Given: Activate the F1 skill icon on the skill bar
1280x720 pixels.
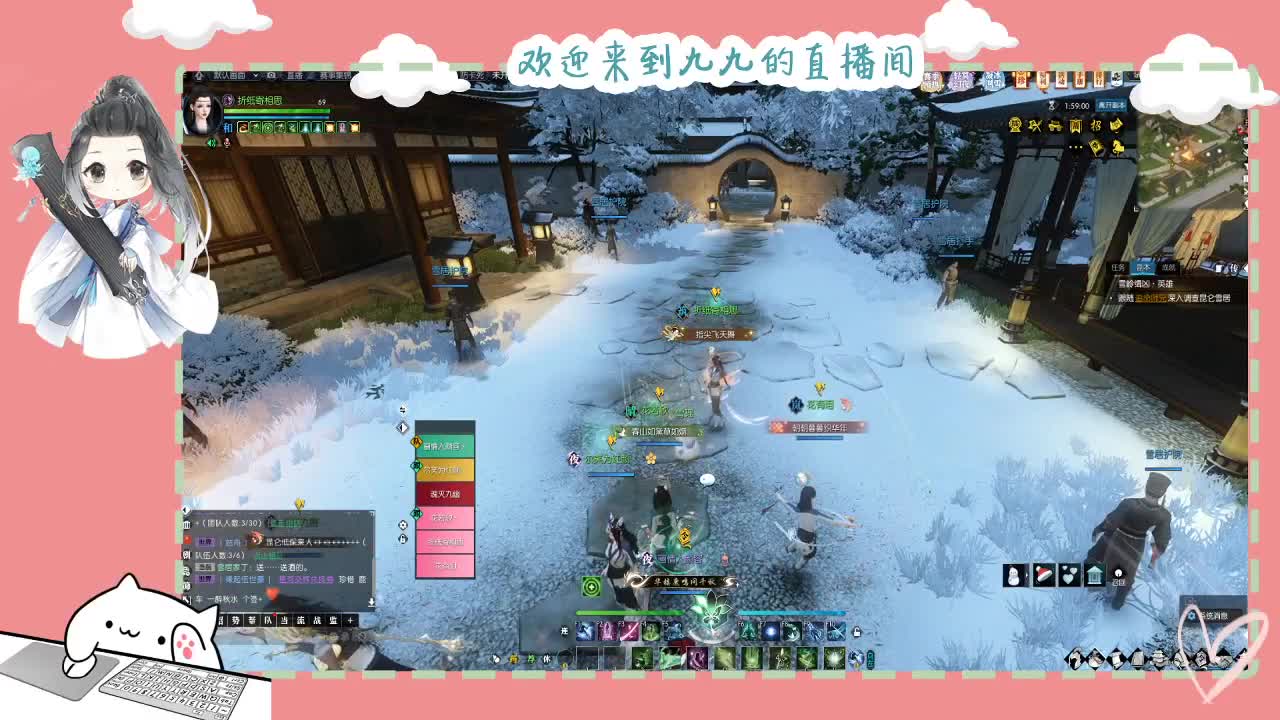Looking at the screenshot, I should tap(585, 632).
